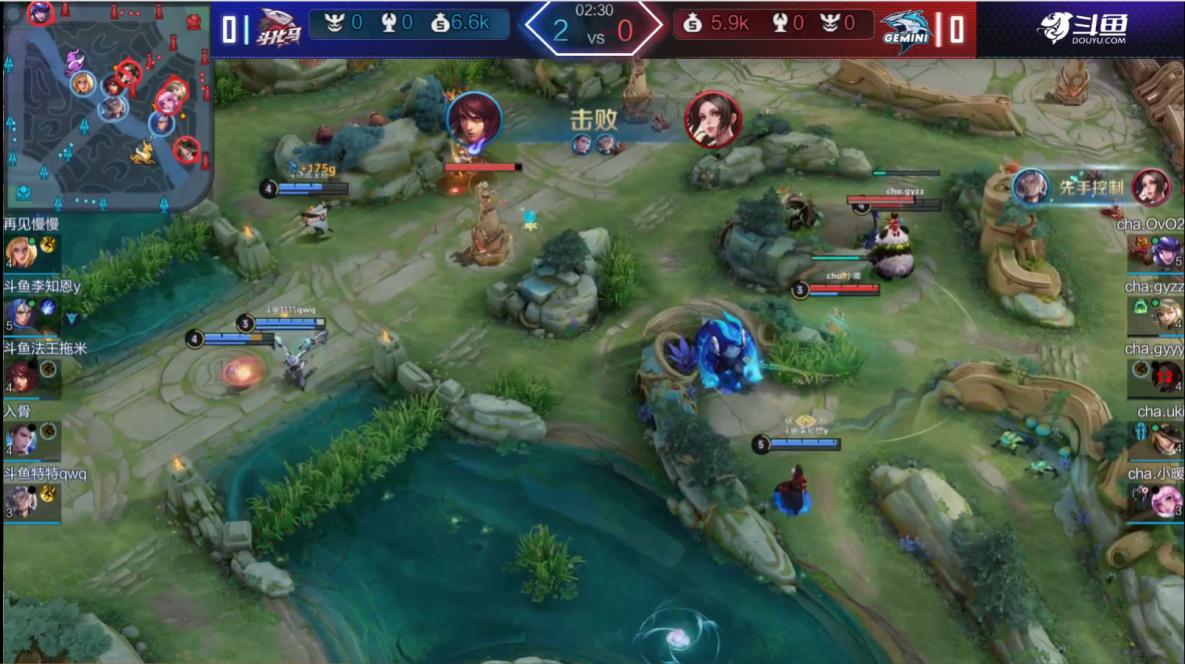The width and height of the screenshot is (1185, 664).
Task: Click the minimap in the corner
Action: pos(106,105)
